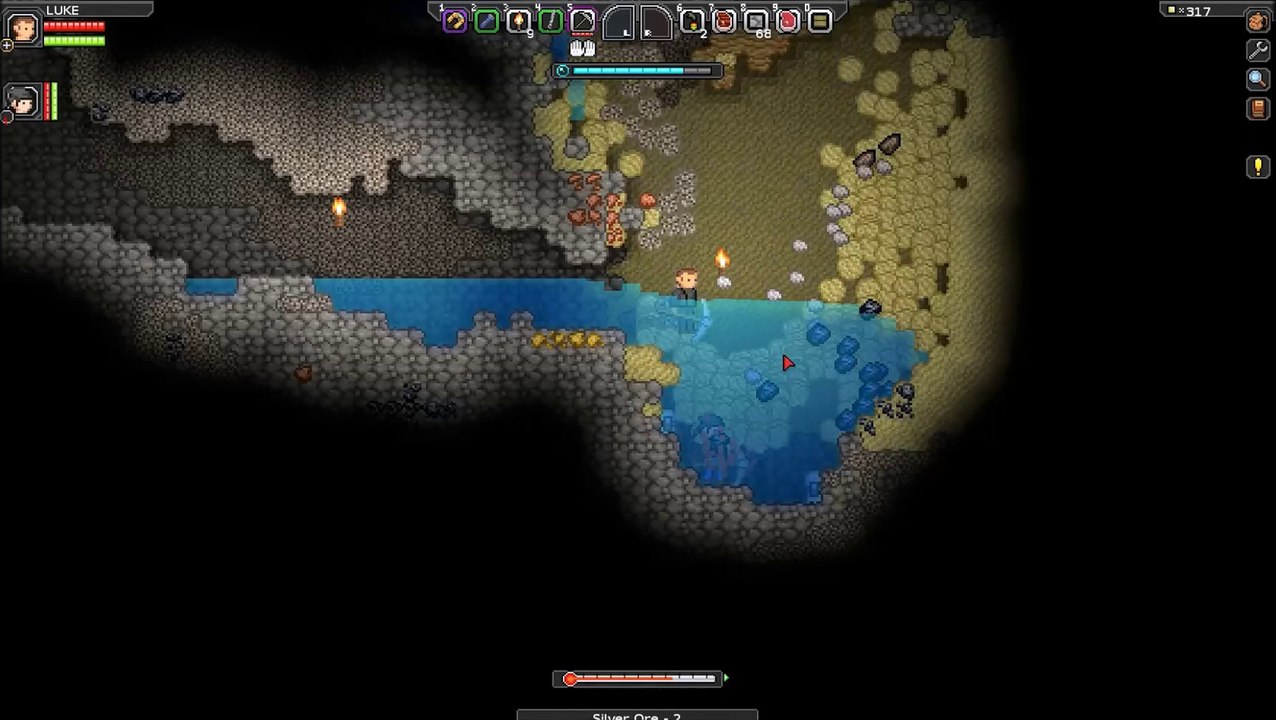Click the empty right-hand slot
1276x720 pixels.
click(x=654, y=22)
